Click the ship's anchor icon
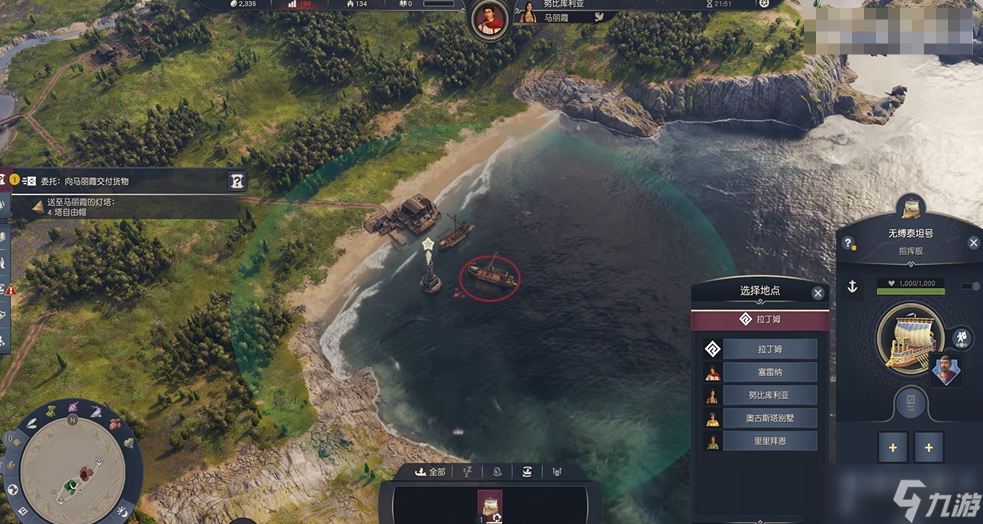The image size is (983, 524). point(853,287)
